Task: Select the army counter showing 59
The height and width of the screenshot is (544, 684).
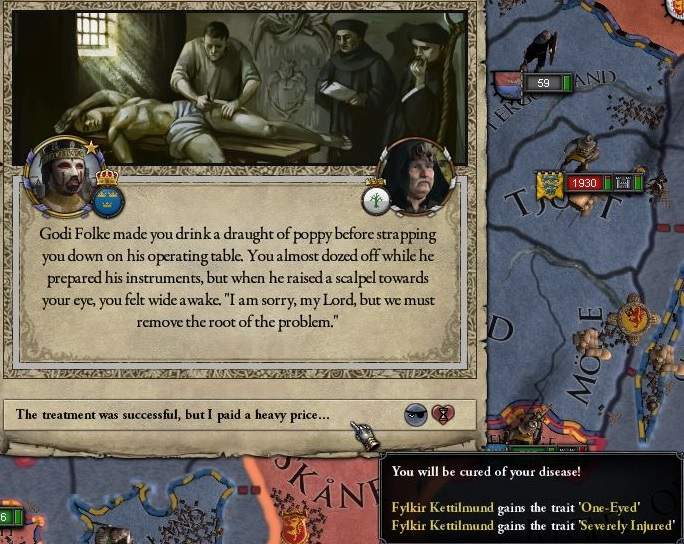Action: click(x=543, y=83)
